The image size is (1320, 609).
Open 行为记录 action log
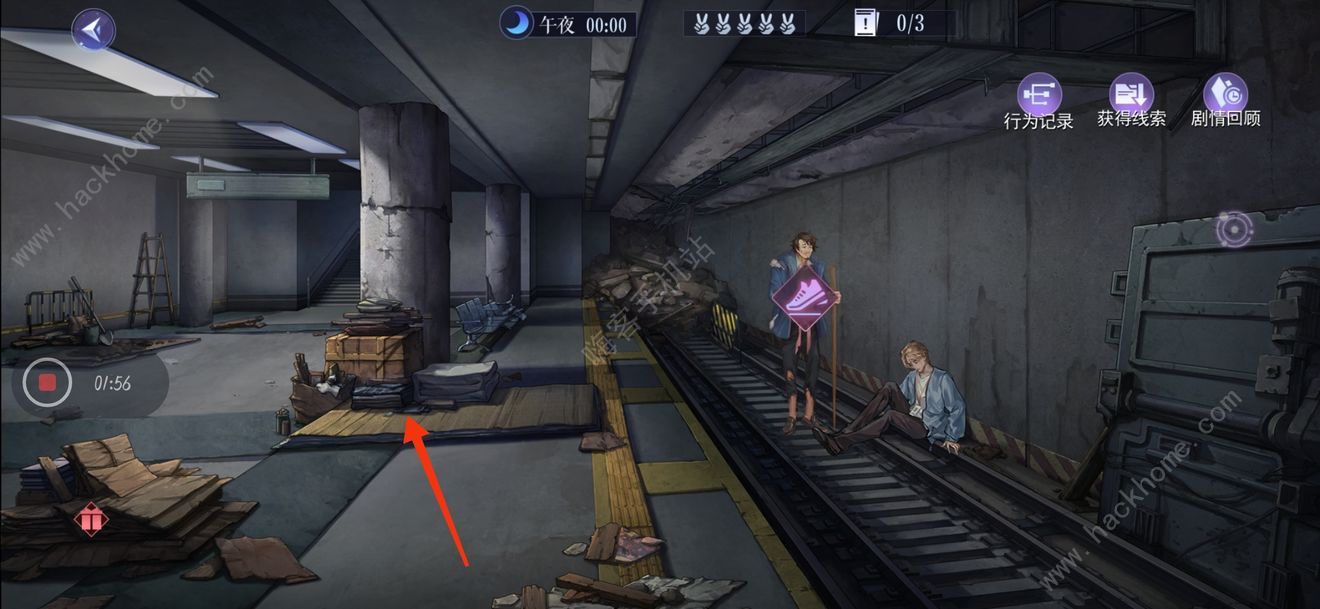pyautogui.click(x=1038, y=97)
